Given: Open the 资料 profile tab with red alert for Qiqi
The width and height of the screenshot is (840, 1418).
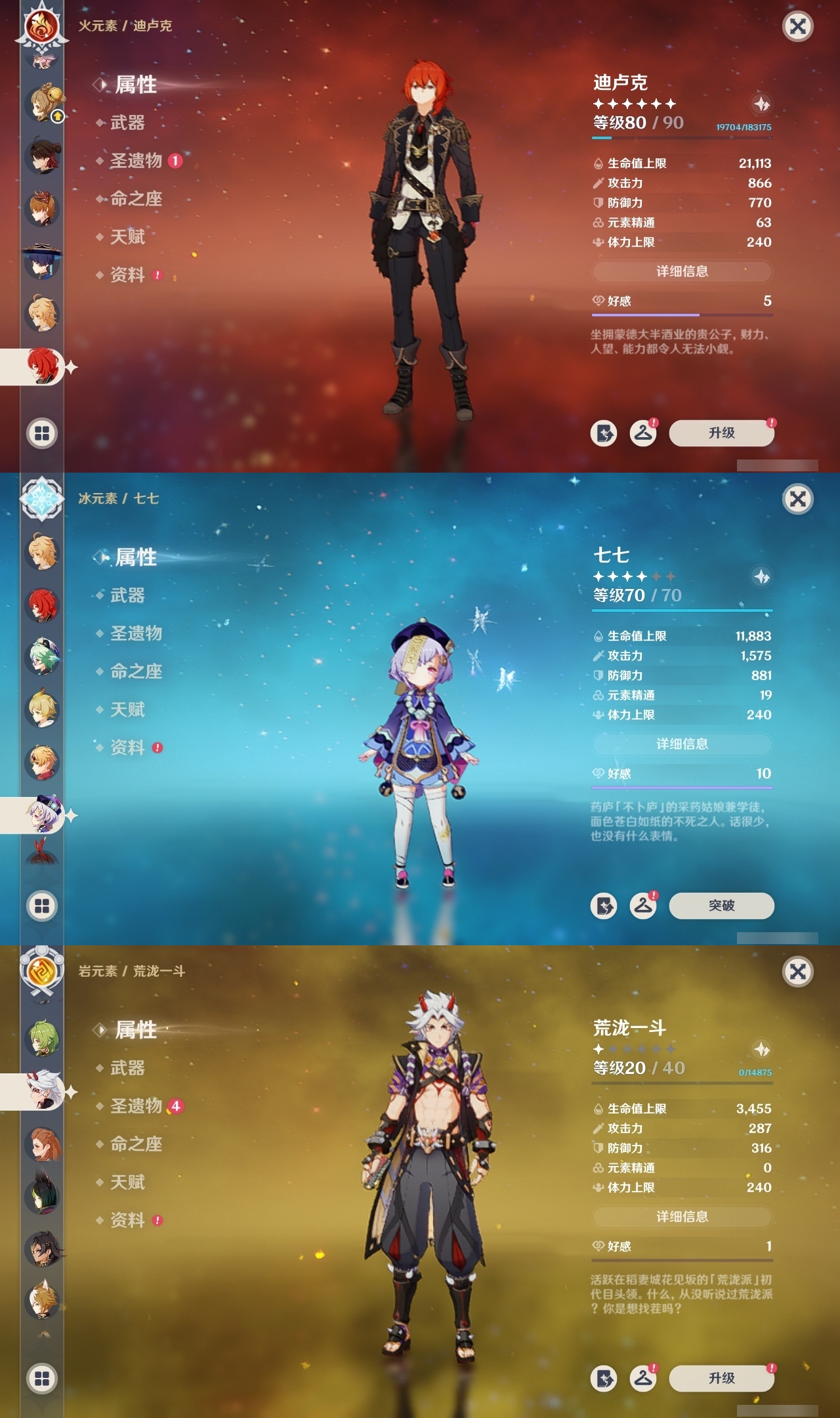Looking at the screenshot, I should [x=129, y=748].
